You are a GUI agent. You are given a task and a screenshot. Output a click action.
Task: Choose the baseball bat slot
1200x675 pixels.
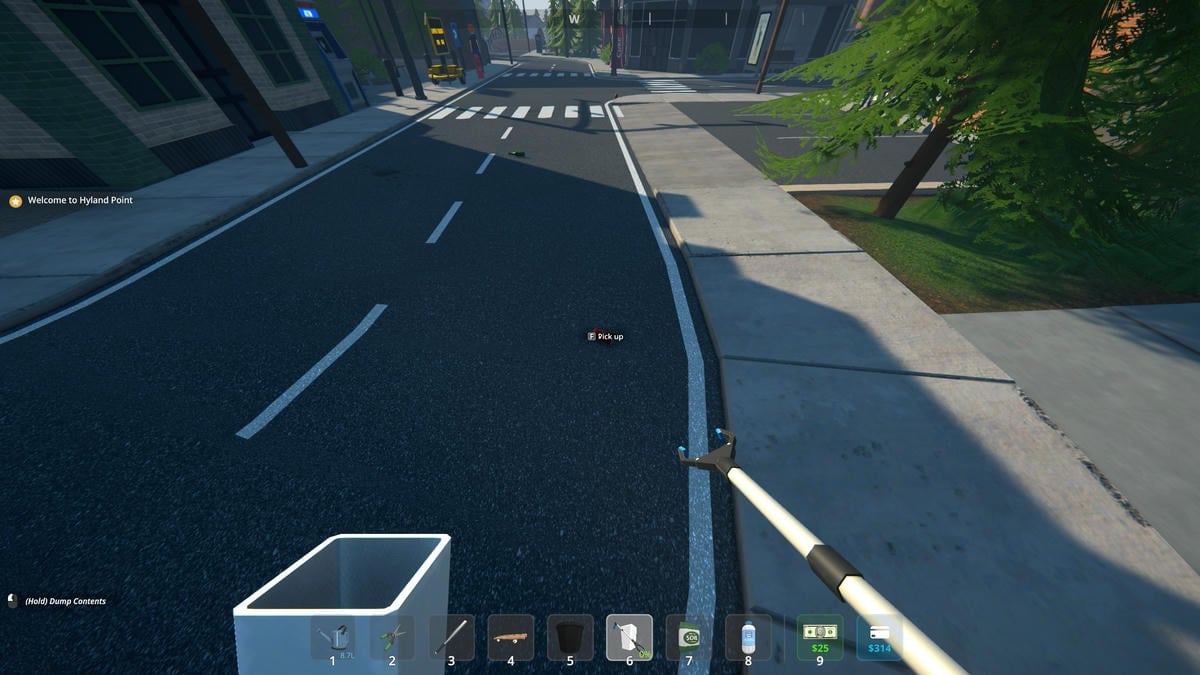coord(451,637)
